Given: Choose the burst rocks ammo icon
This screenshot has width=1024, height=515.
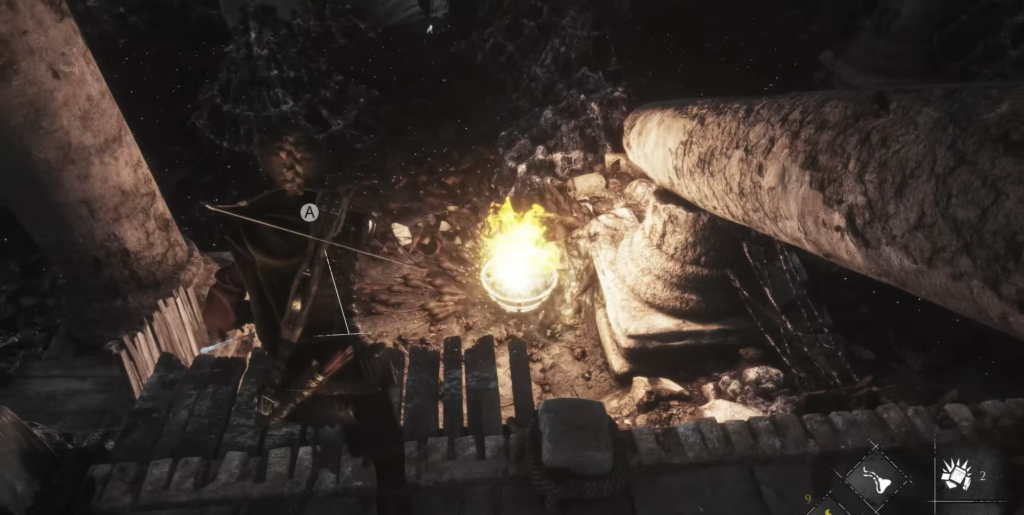Looking at the screenshot, I should pyautogui.click(x=958, y=476).
